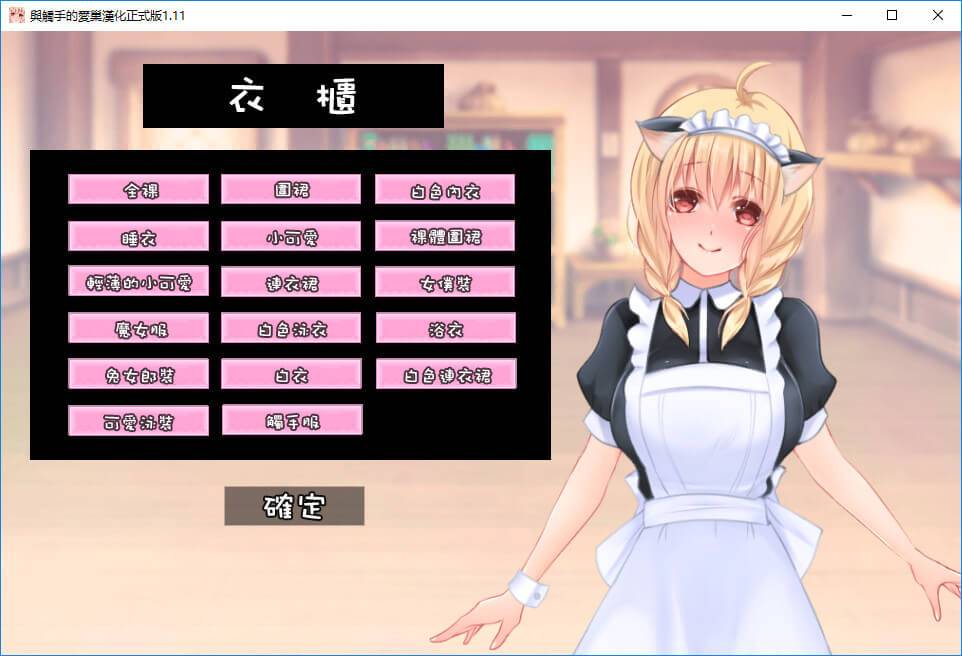The image size is (962, 656).
Task: Choose the 兔女郎裝 bunny outfit
Action: [x=138, y=374]
